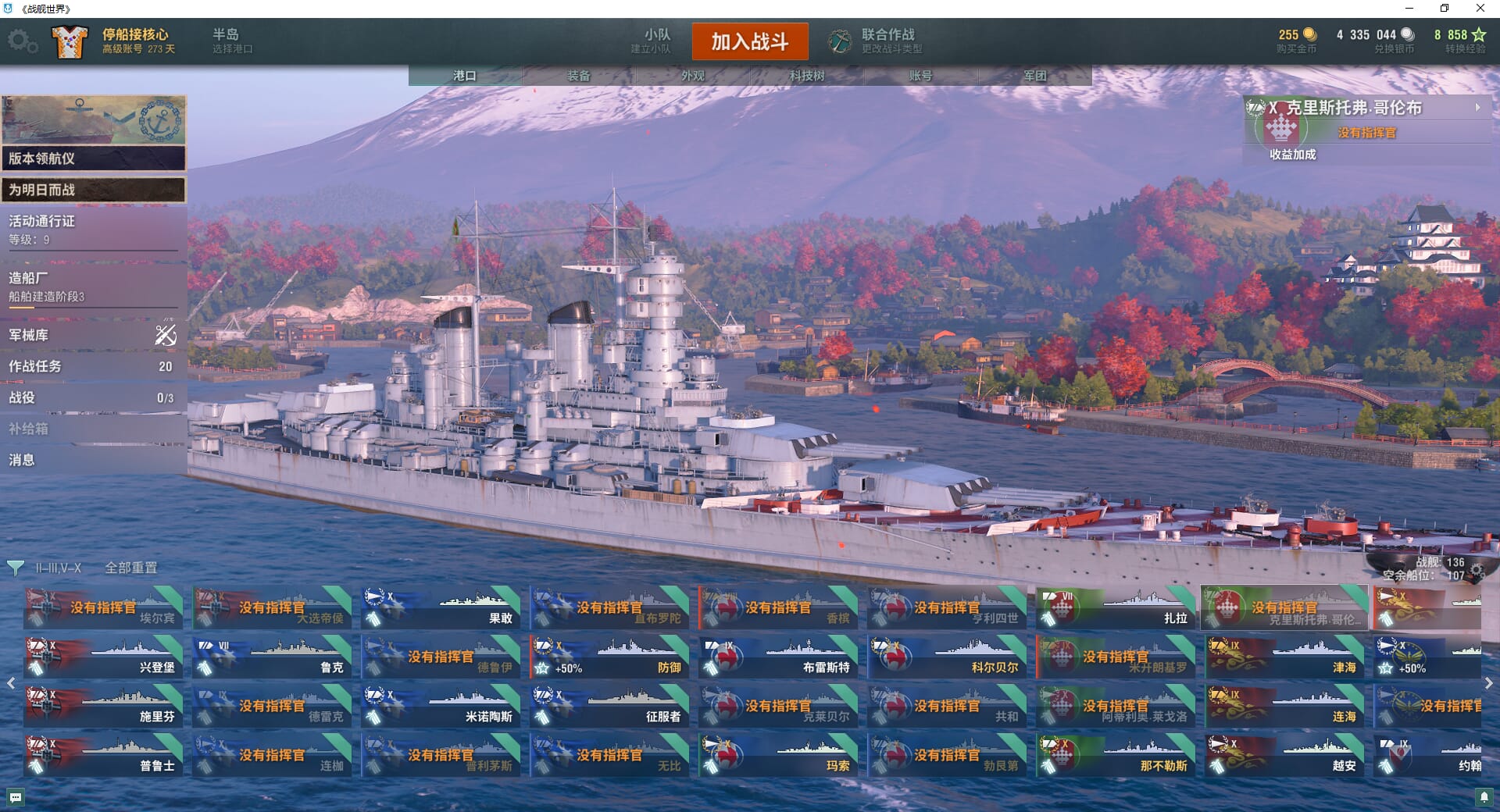The image size is (1500, 812).
Task: Create a division with 小队
Action: pos(652,41)
